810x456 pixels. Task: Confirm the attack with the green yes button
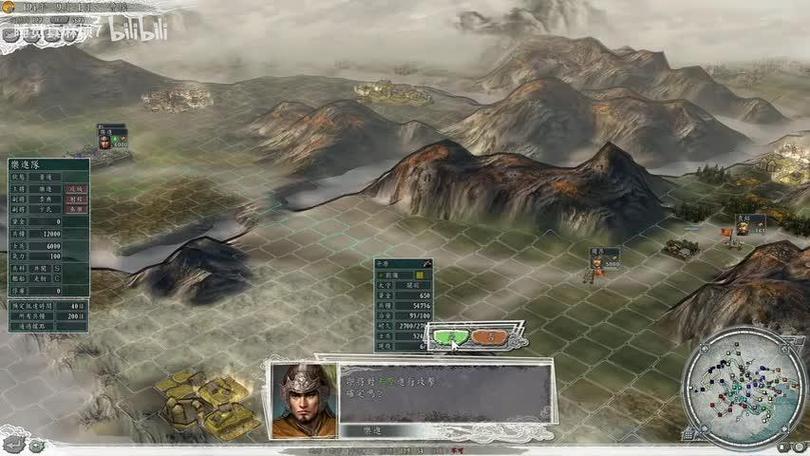click(x=452, y=337)
